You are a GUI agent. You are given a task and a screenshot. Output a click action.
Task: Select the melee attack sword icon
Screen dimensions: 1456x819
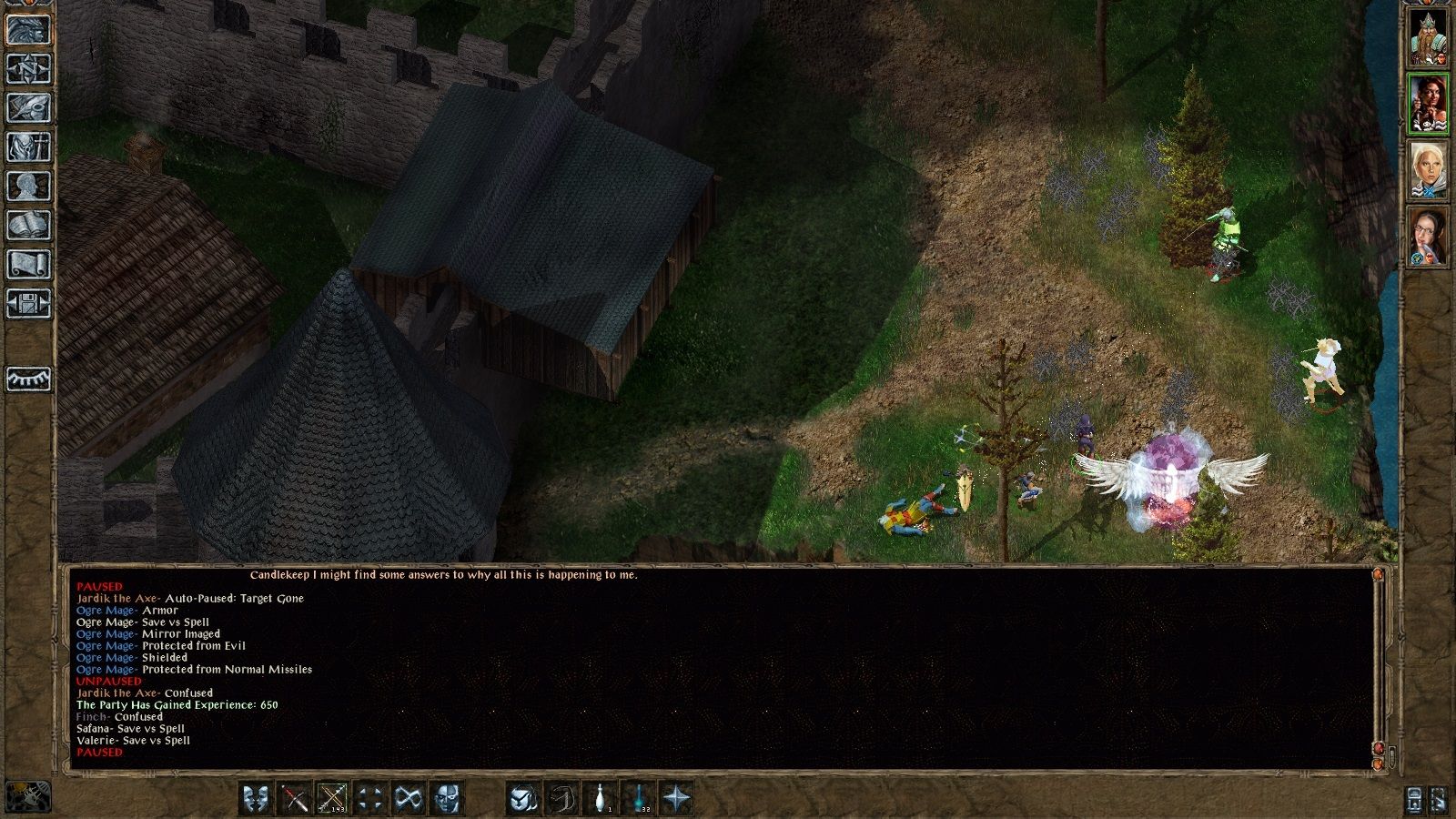[x=297, y=798]
